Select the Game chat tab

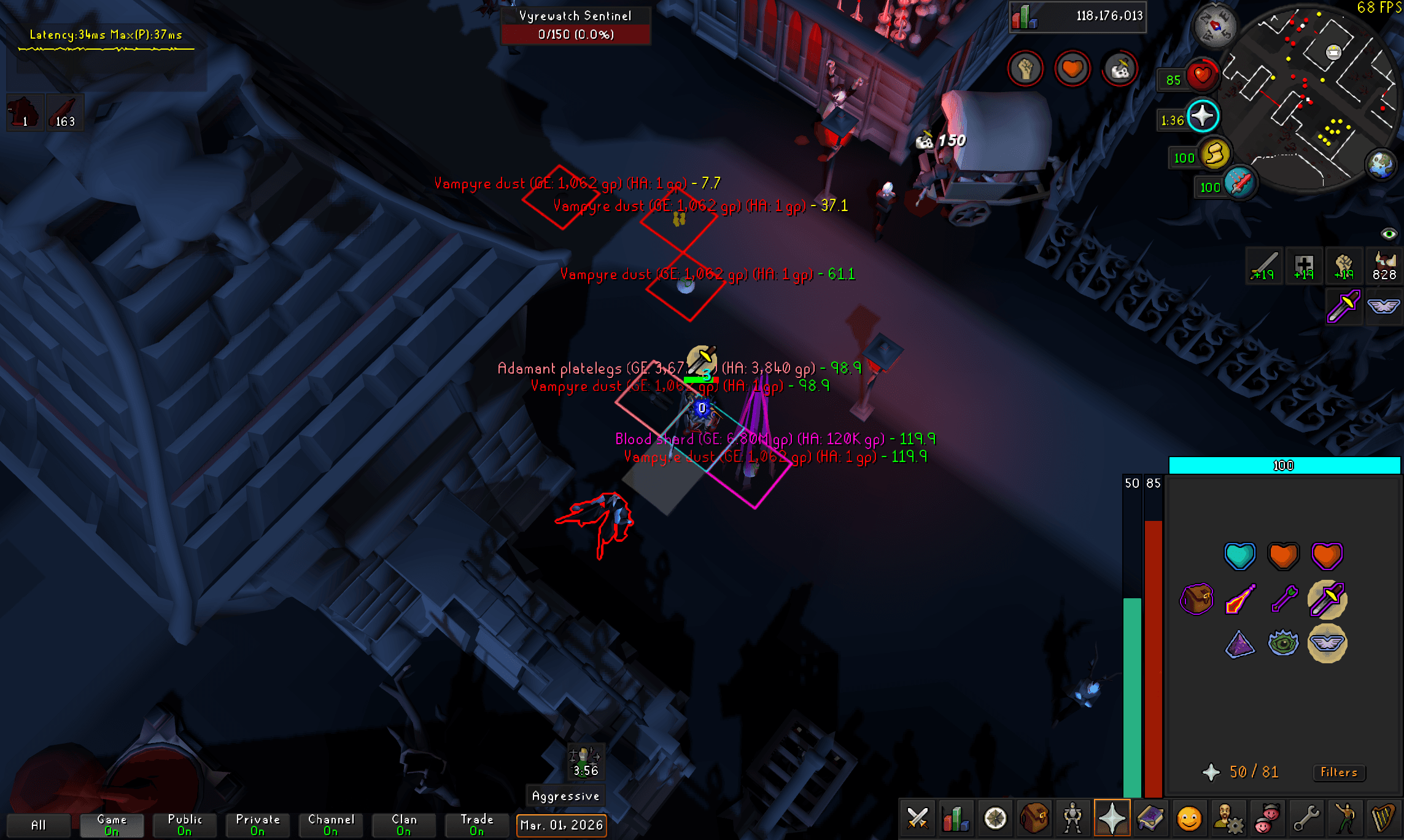(x=112, y=824)
